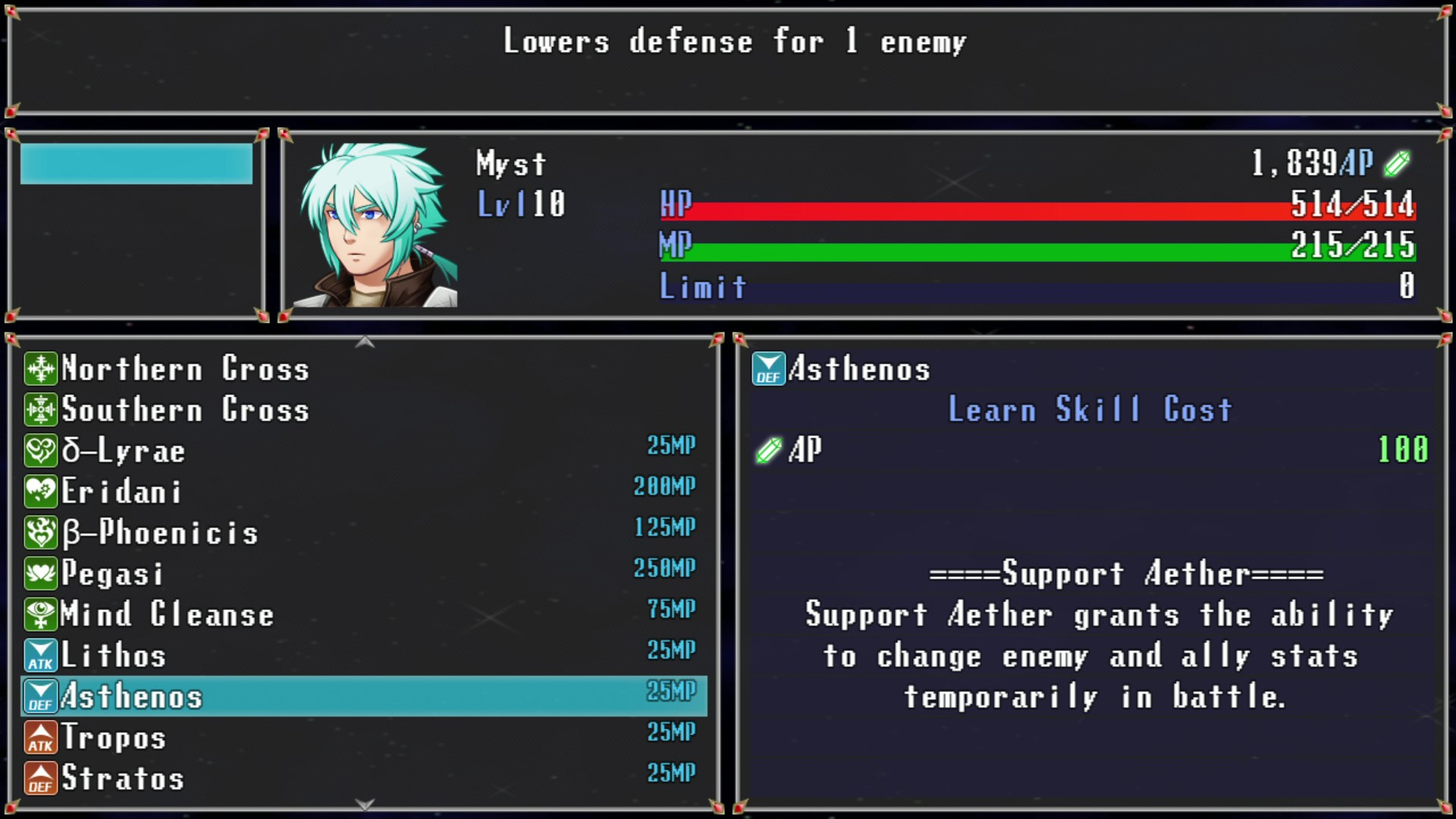The width and height of the screenshot is (1456, 819).
Task: Select the Northern Cross snowflake skill icon
Action: 40,369
